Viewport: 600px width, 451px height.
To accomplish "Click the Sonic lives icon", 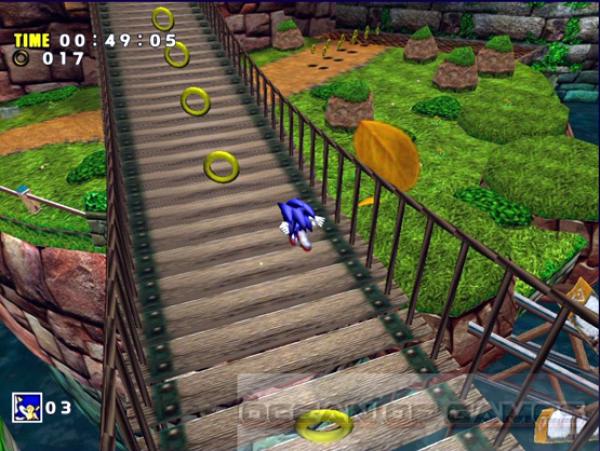I will click(26, 406).
